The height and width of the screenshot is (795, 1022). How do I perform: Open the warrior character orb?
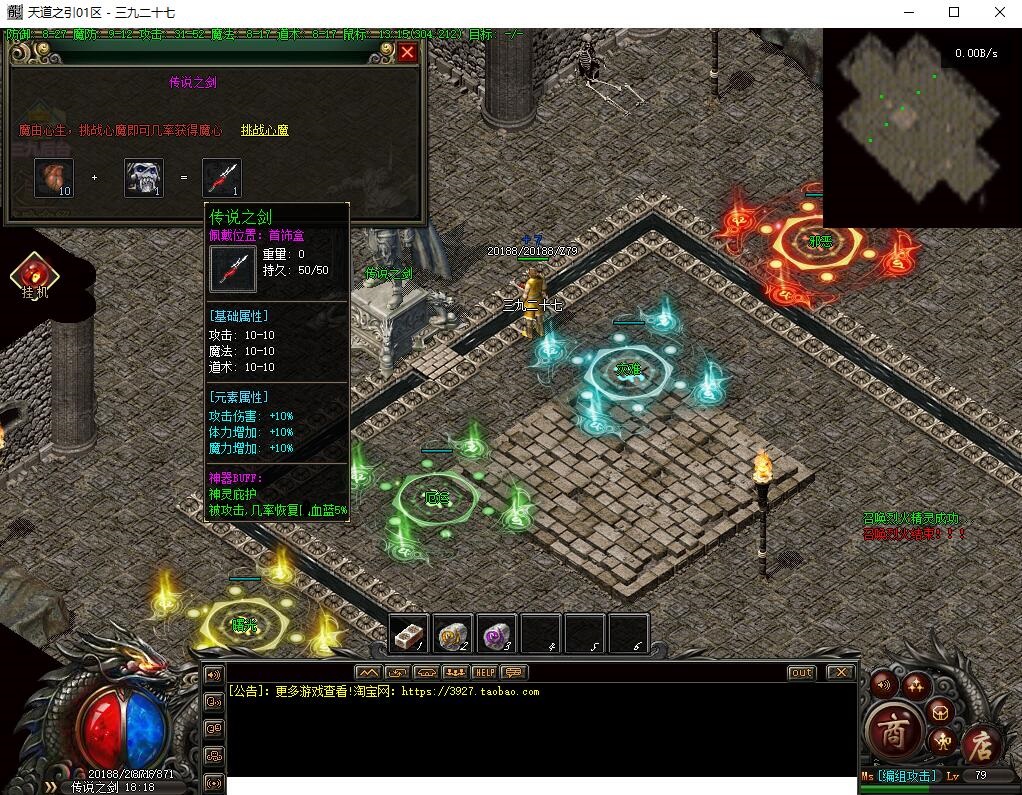941,741
